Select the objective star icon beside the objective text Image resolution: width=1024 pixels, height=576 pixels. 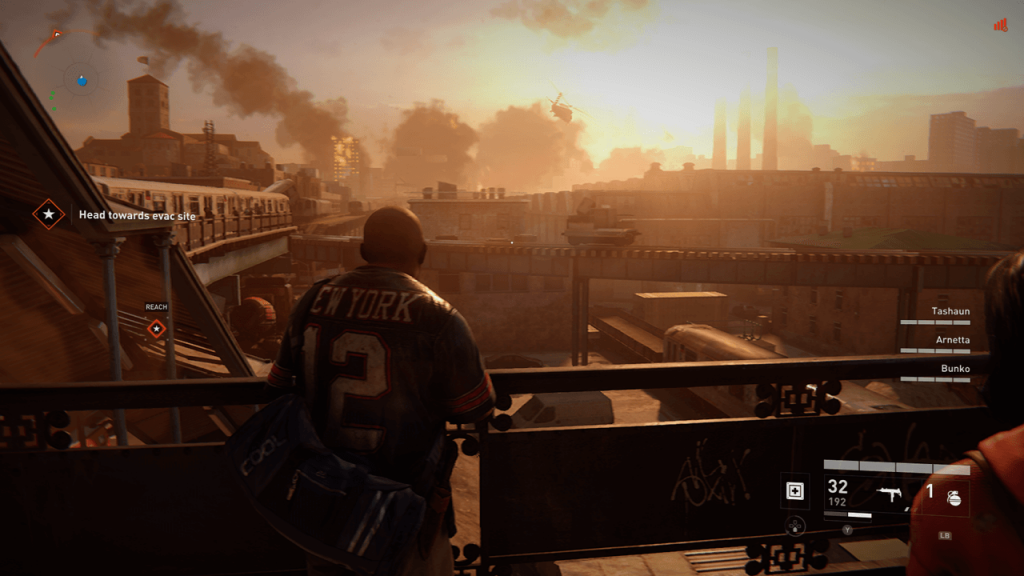(47, 214)
